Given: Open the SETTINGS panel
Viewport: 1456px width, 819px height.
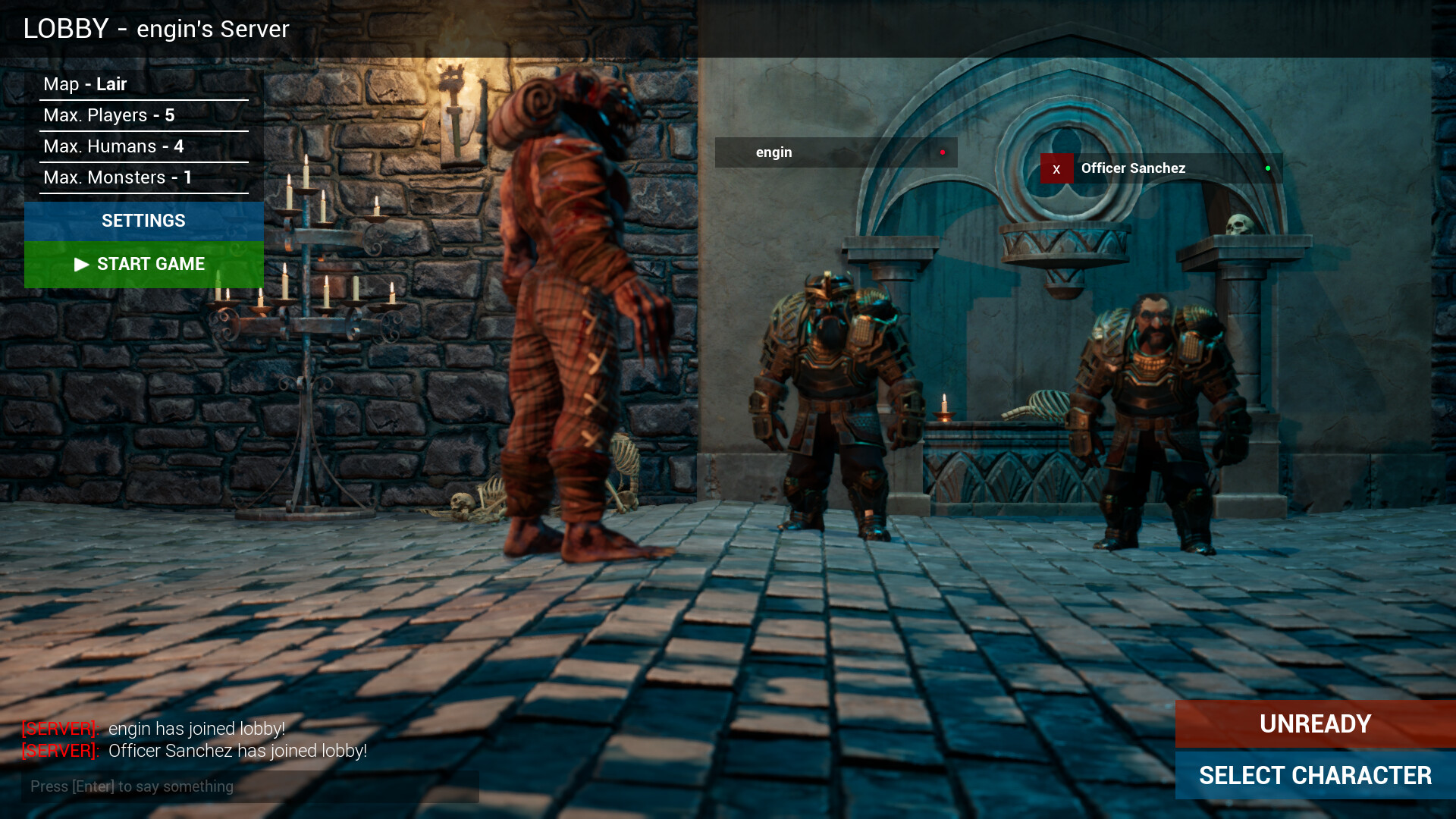Looking at the screenshot, I should click(143, 221).
